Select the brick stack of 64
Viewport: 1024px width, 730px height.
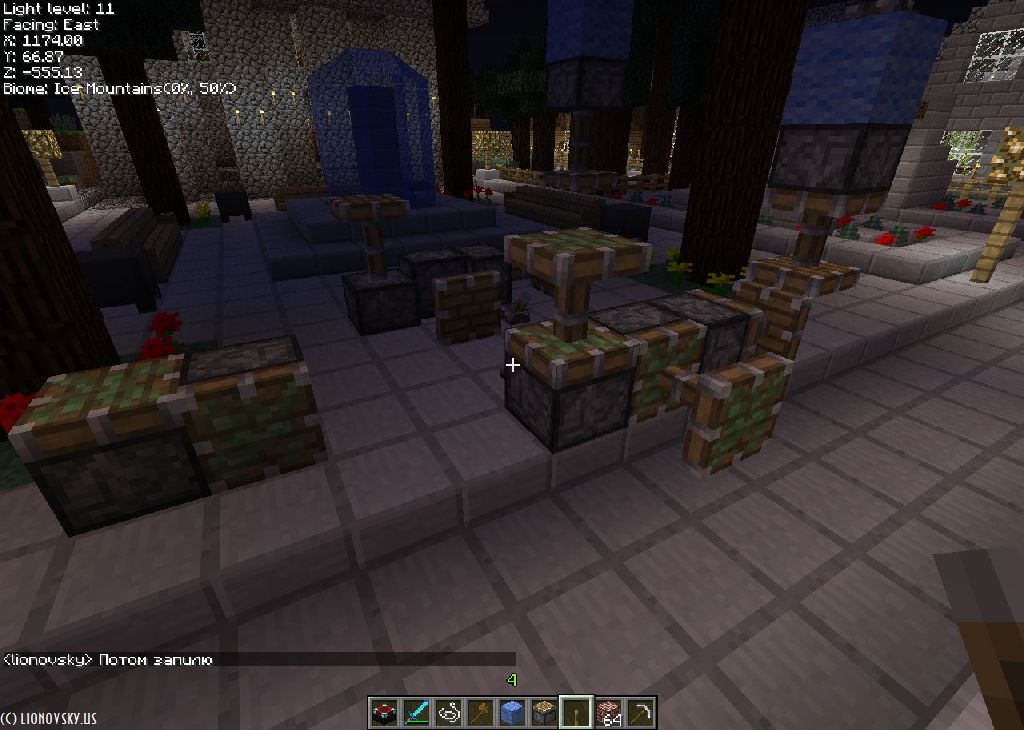(x=608, y=712)
